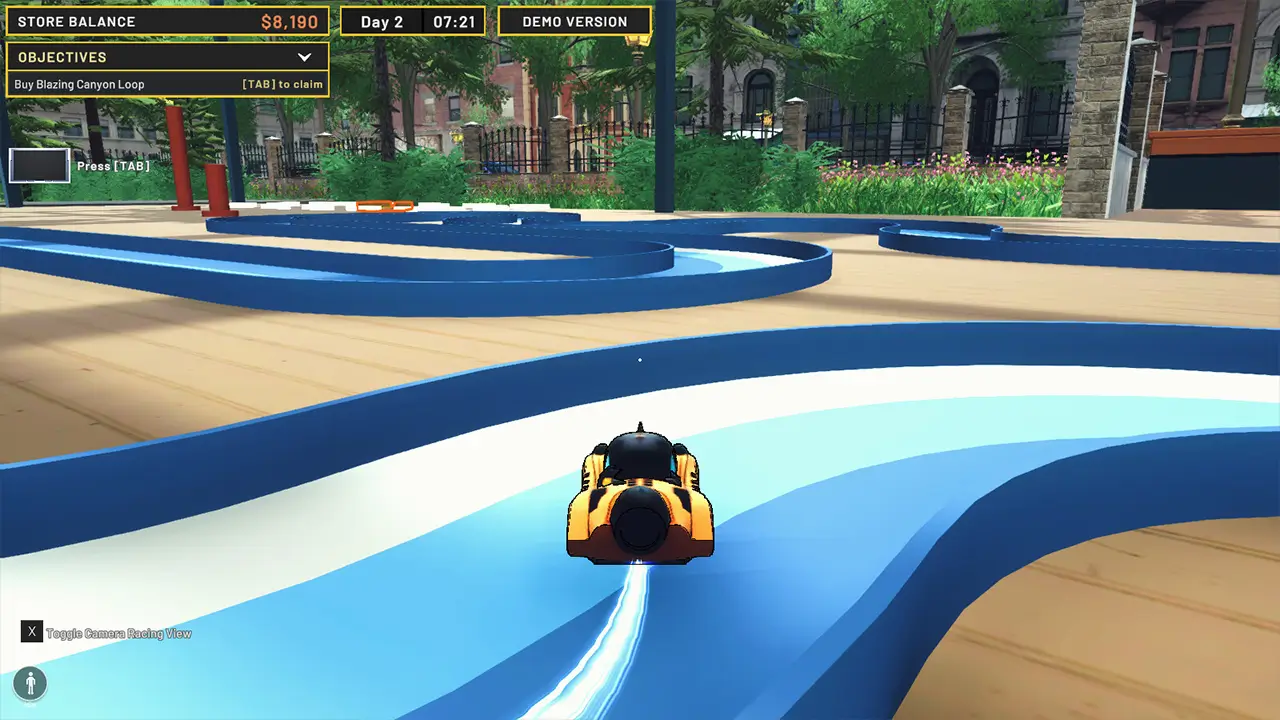Click the white aiming dot at screen center
Screen dimensions: 1280x720
(x=639, y=360)
